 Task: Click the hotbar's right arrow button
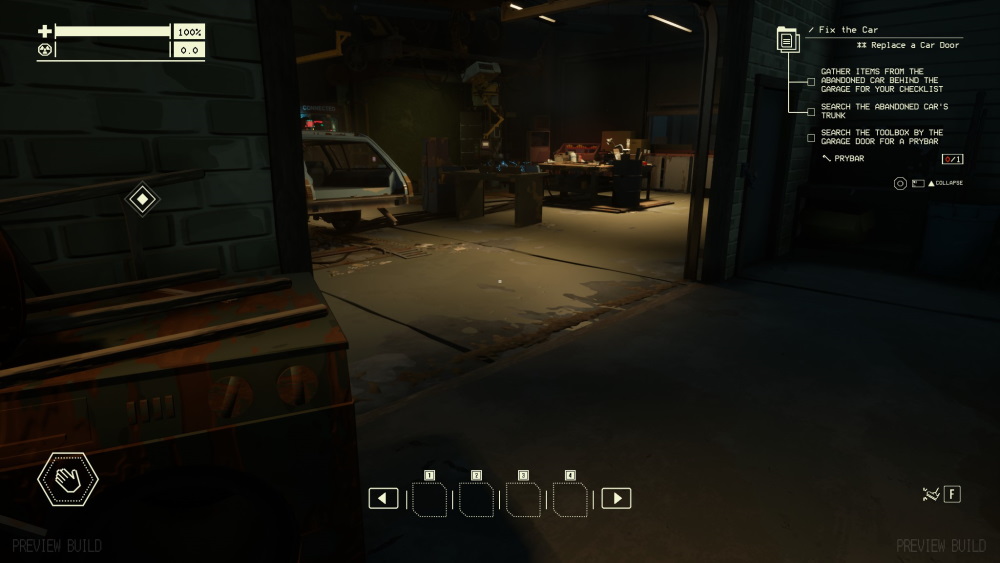(x=616, y=498)
